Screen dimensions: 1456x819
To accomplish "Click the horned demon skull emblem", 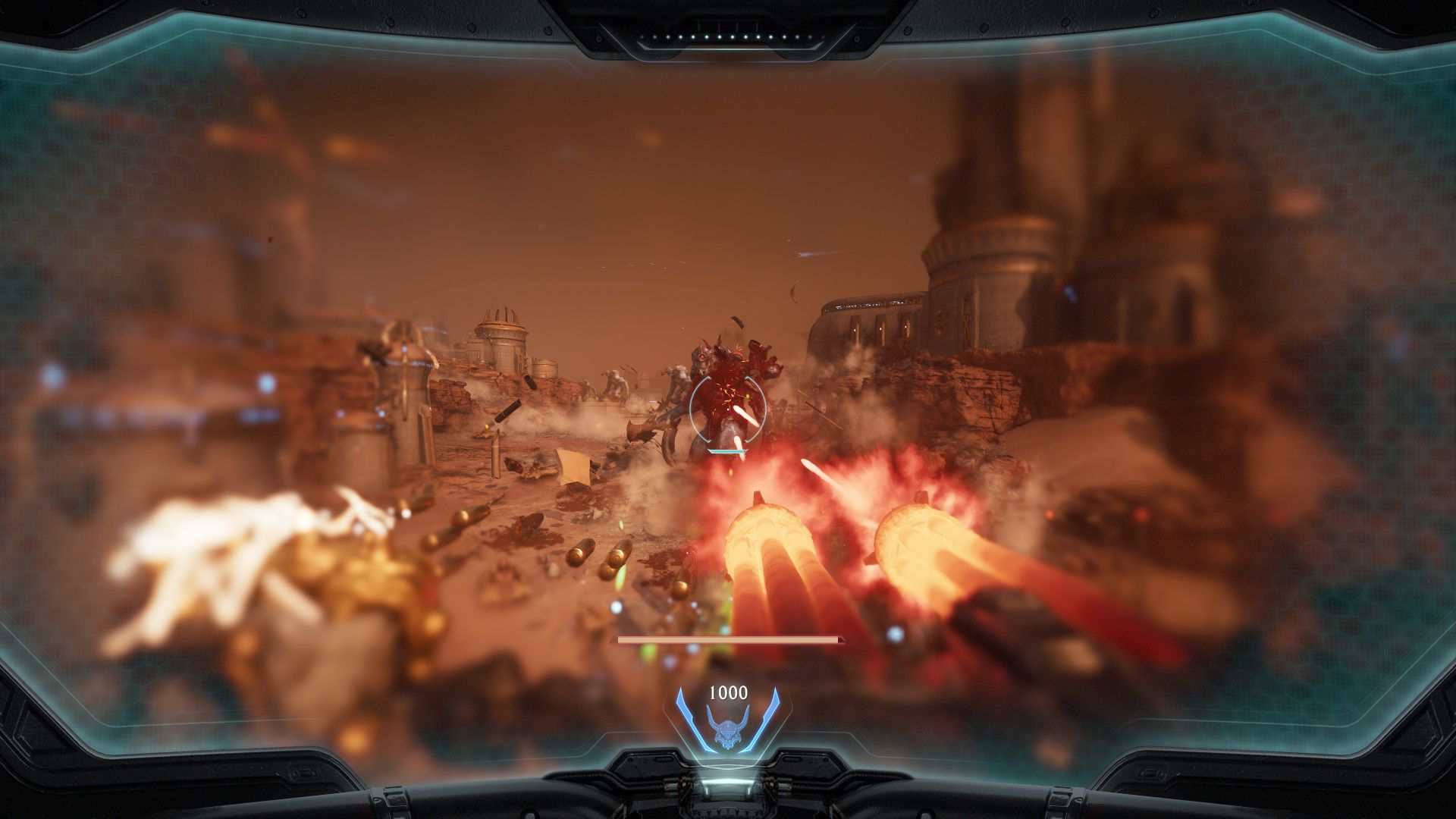I will pyautogui.click(x=727, y=726).
